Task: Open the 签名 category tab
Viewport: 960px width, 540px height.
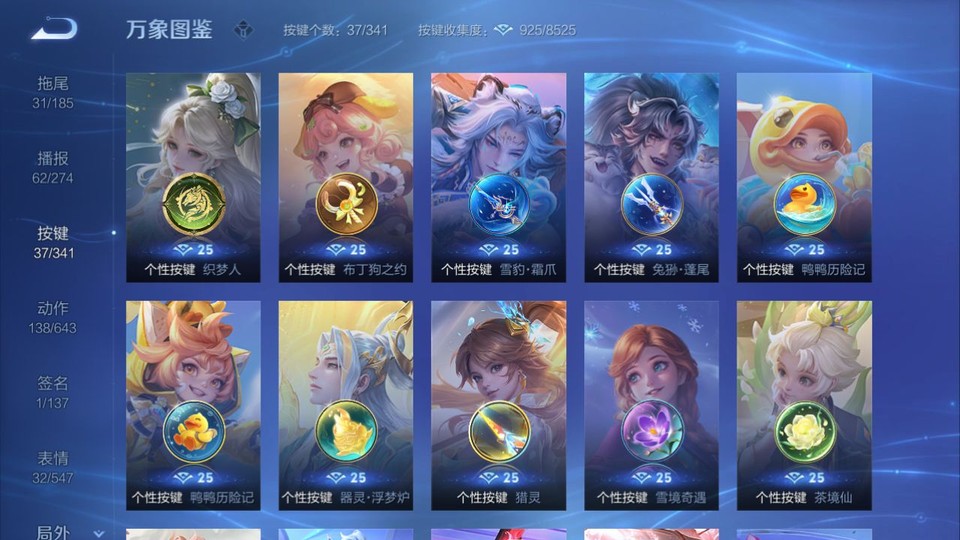Action: (53, 392)
